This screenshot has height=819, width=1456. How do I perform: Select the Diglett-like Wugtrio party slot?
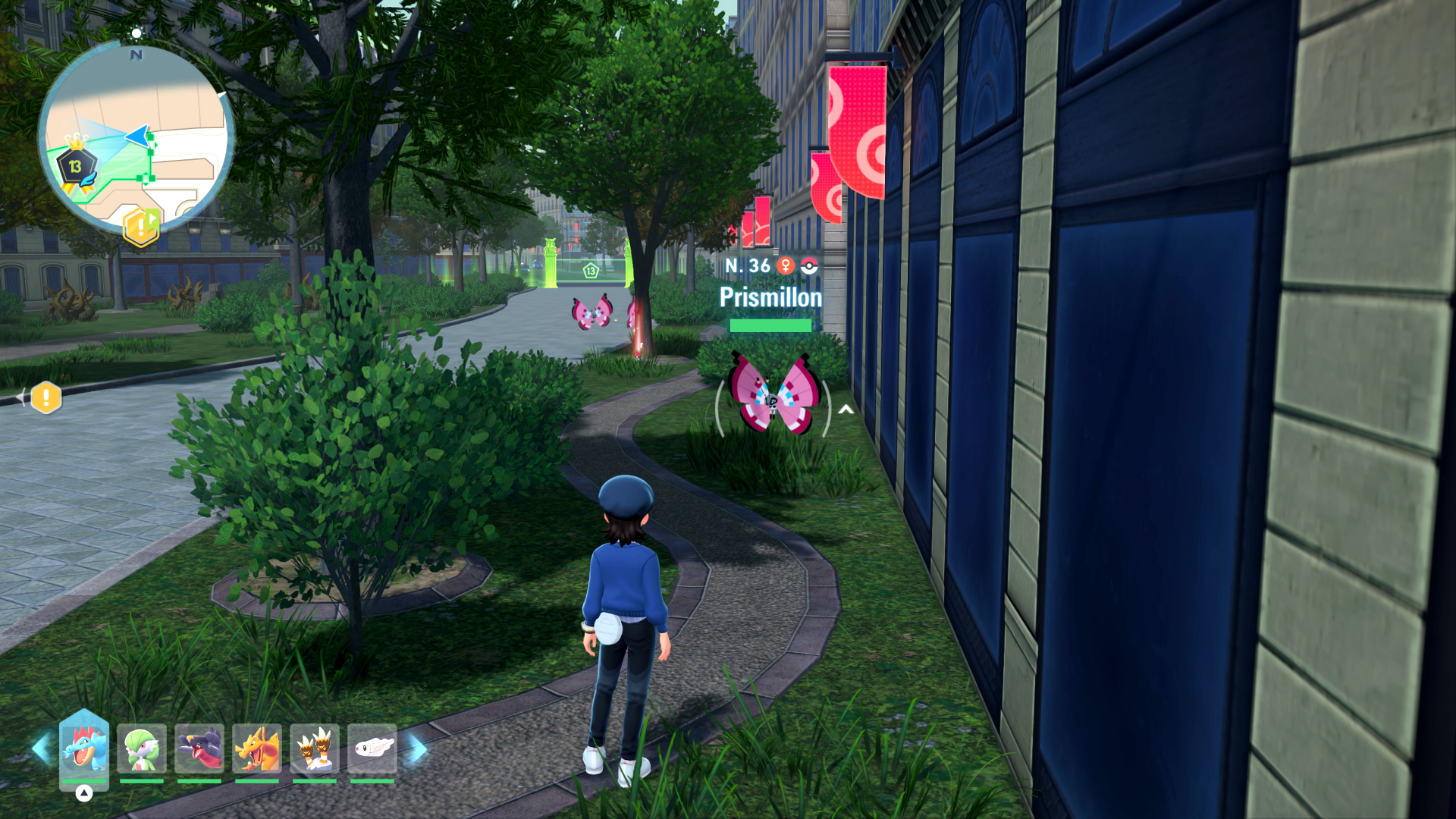[315, 748]
